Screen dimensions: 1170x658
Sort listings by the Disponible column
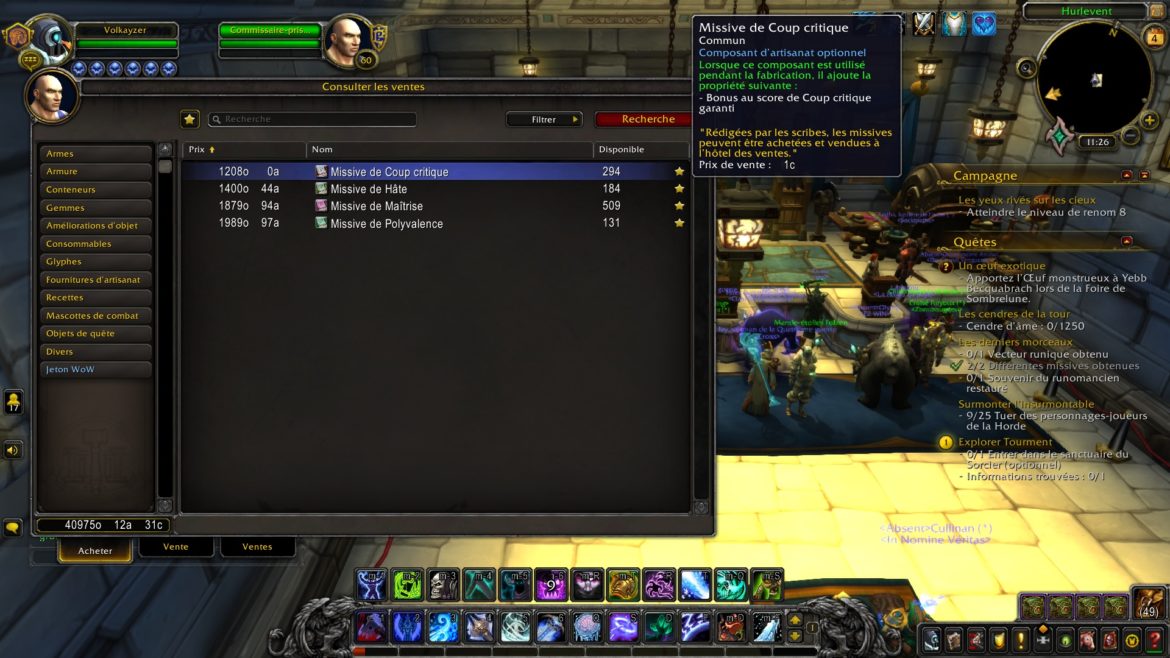coord(621,150)
